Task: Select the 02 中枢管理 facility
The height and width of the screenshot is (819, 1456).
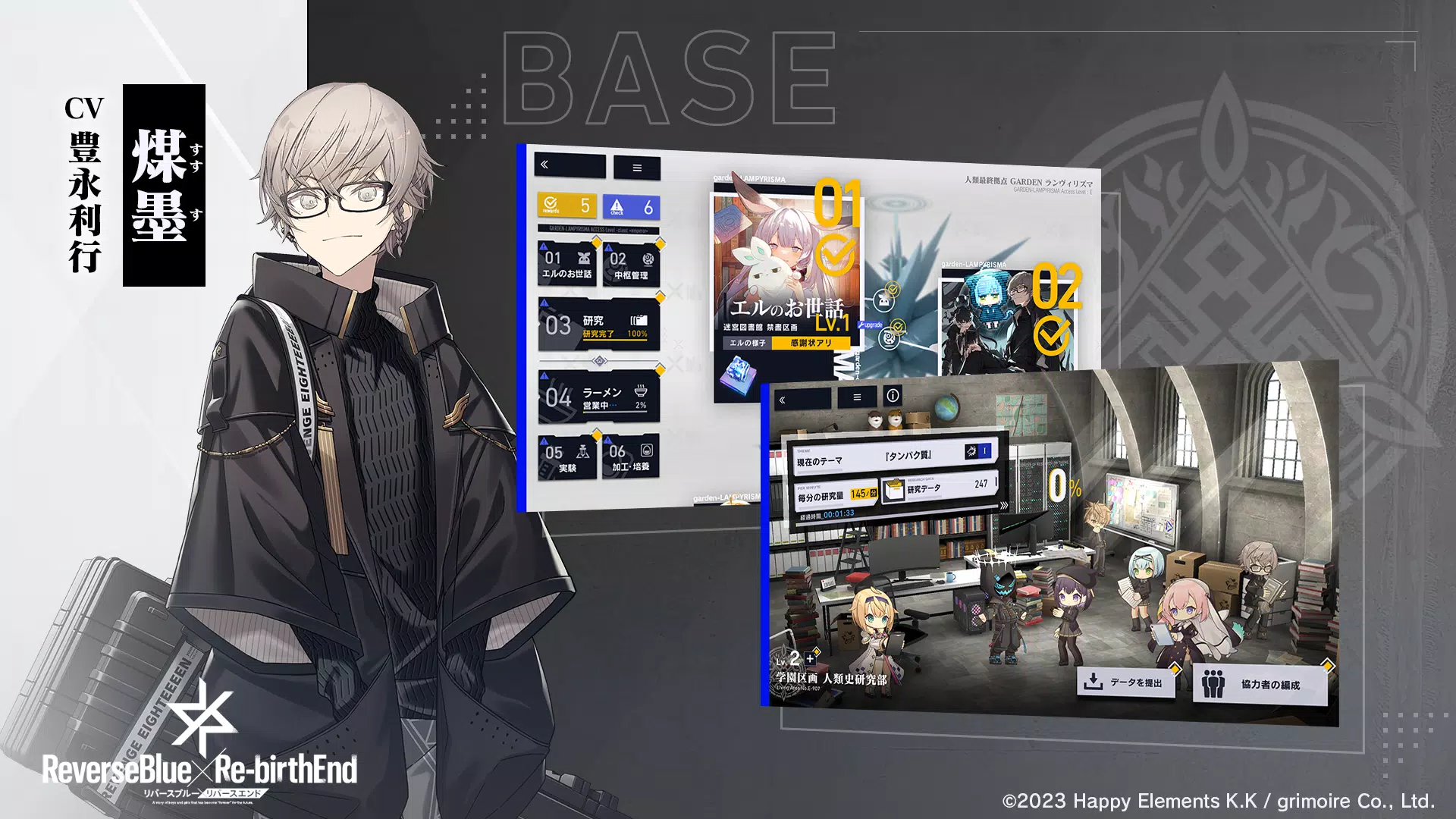Action: pyautogui.click(x=631, y=265)
